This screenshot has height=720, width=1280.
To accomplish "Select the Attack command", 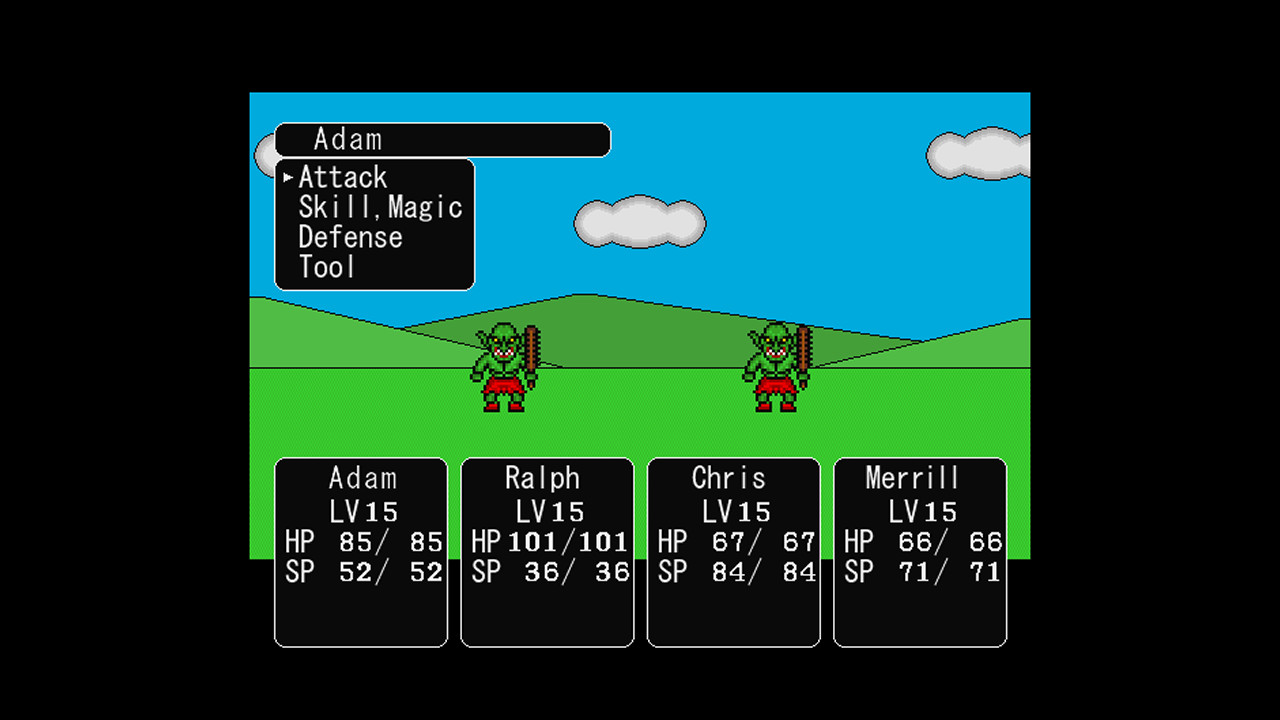I will pyautogui.click(x=343, y=177).
